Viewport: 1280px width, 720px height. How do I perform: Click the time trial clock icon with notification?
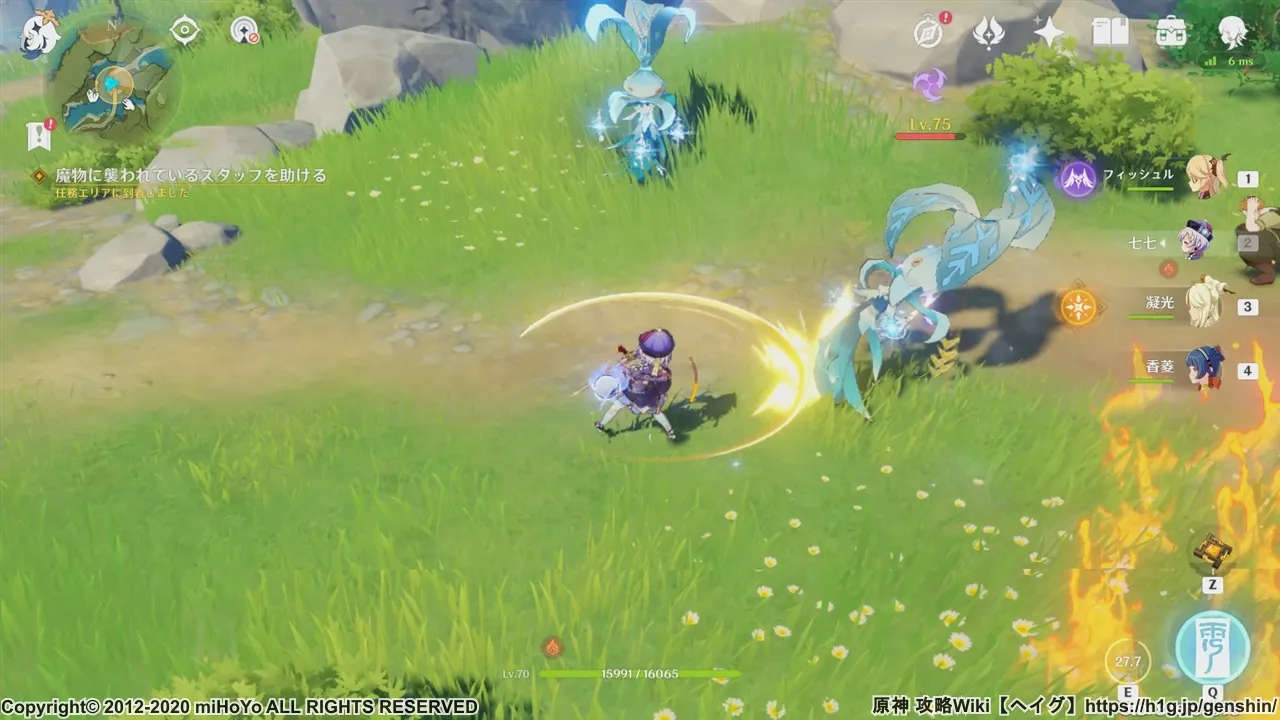[x=928, y=33]
